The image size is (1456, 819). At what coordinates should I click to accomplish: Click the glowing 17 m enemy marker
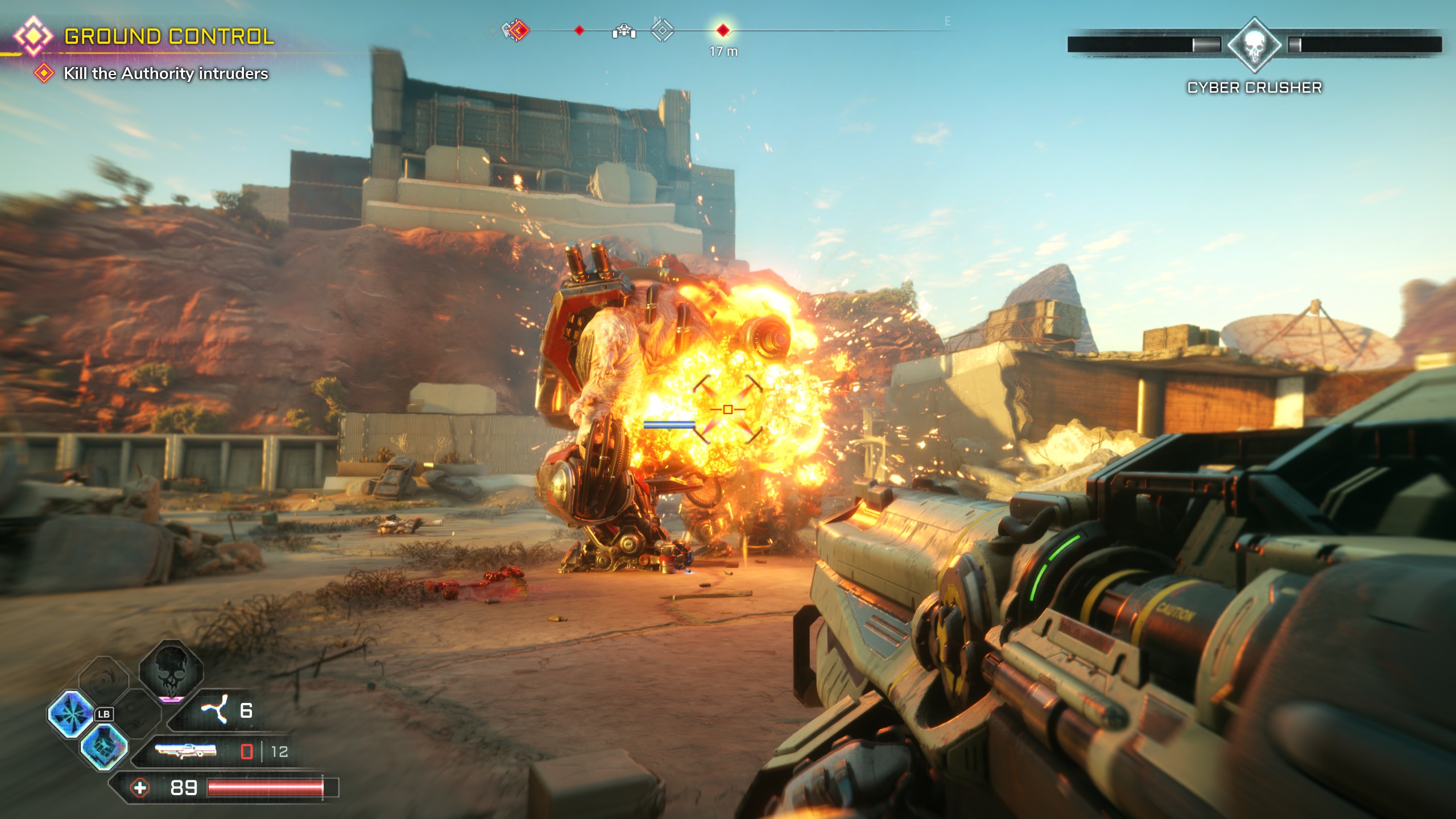pyautogui.click(x=723, y=30)
